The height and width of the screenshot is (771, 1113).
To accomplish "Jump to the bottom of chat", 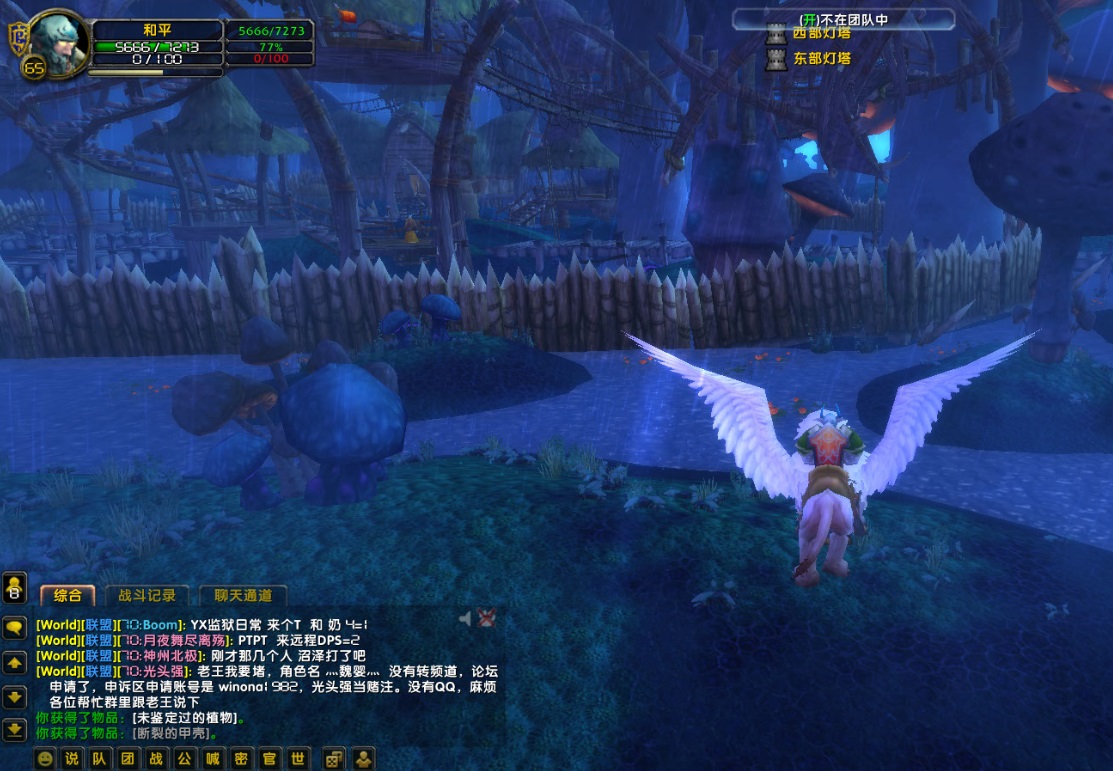I will (15, 729).
